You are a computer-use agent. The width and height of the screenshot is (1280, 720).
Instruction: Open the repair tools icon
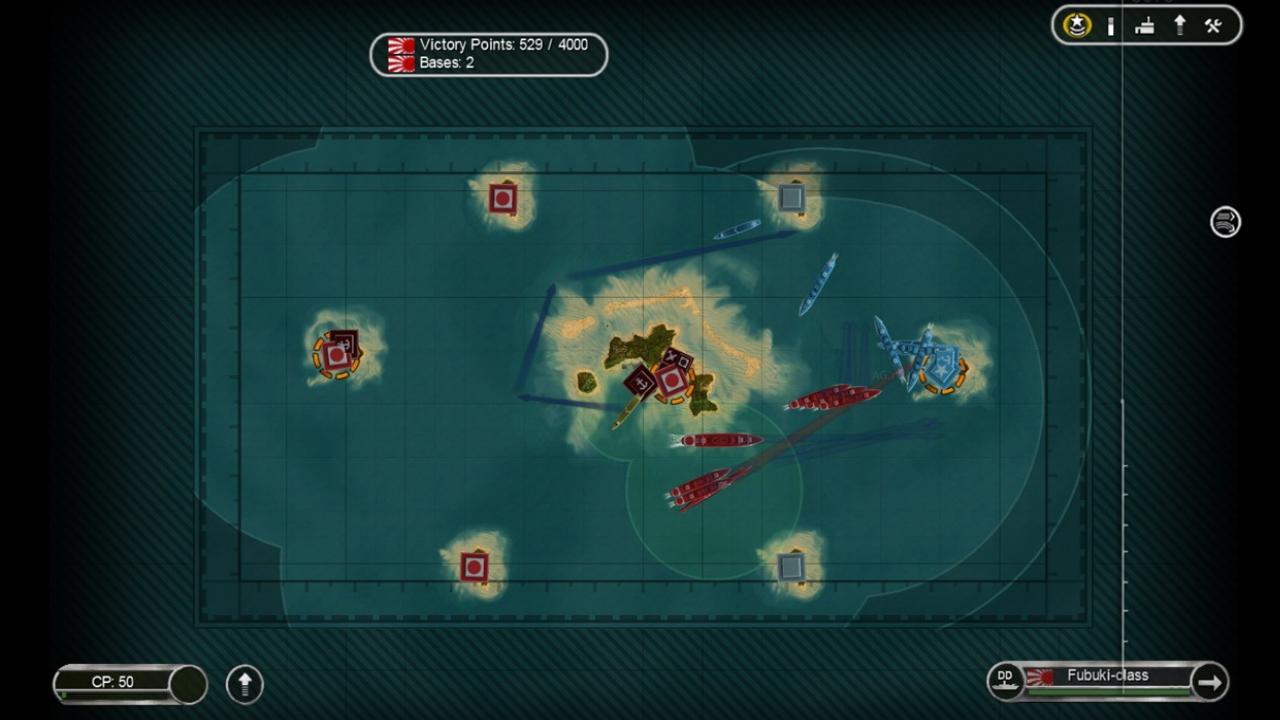point(1213,25)
